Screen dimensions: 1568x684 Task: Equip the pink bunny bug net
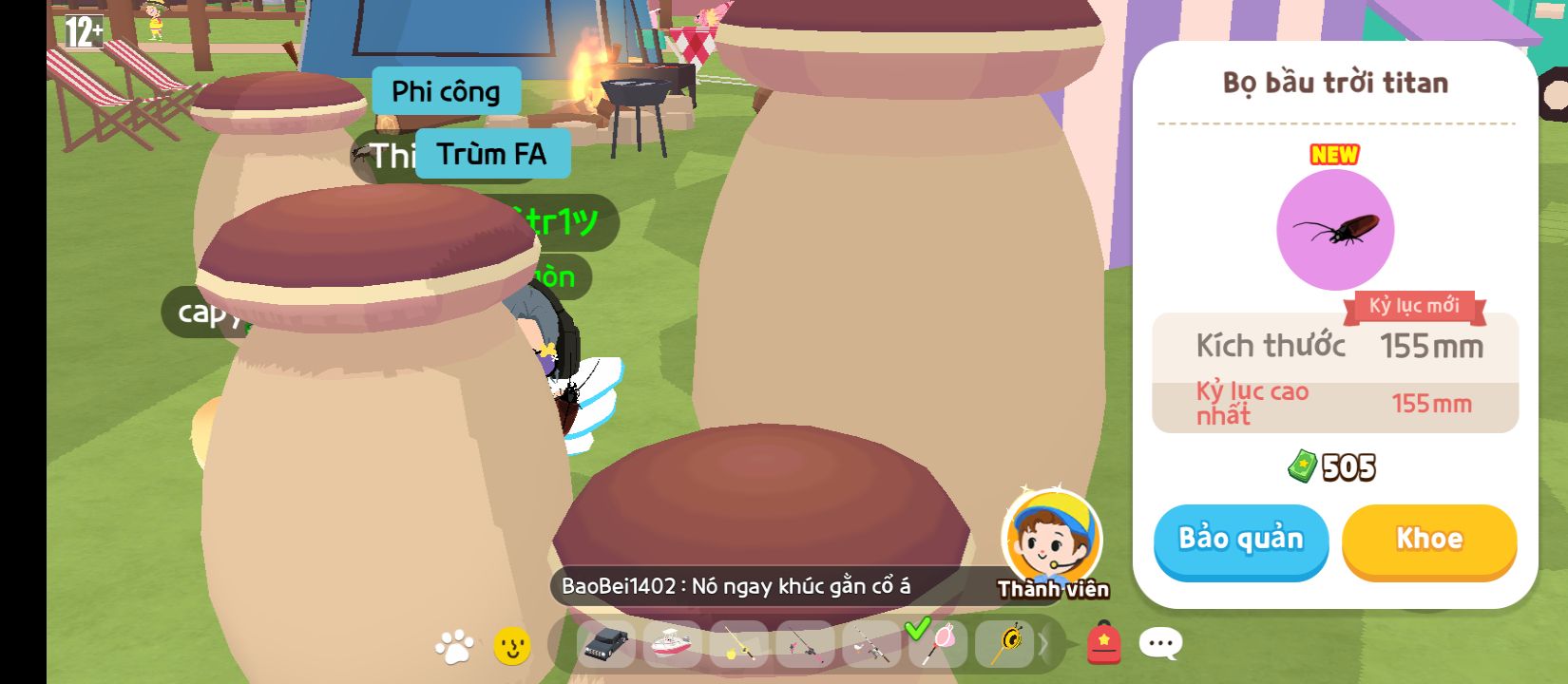tap(936, 643)
